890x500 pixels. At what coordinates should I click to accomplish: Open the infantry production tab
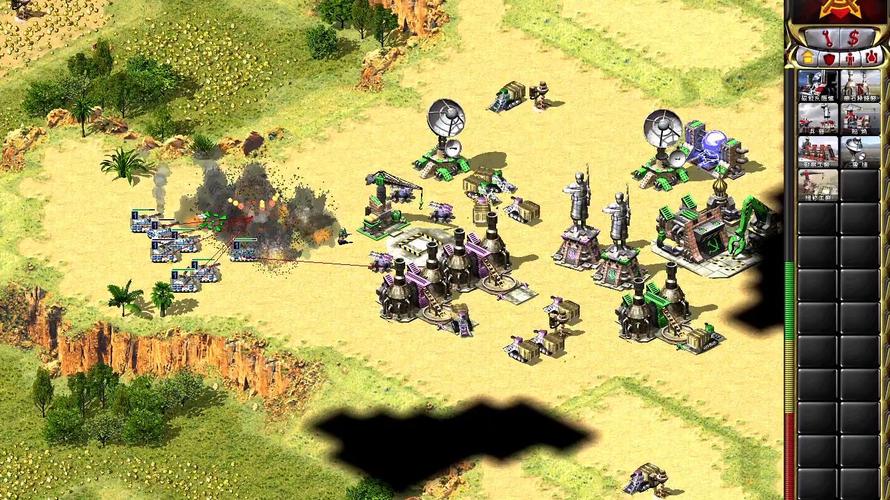(x=851, y=58)
